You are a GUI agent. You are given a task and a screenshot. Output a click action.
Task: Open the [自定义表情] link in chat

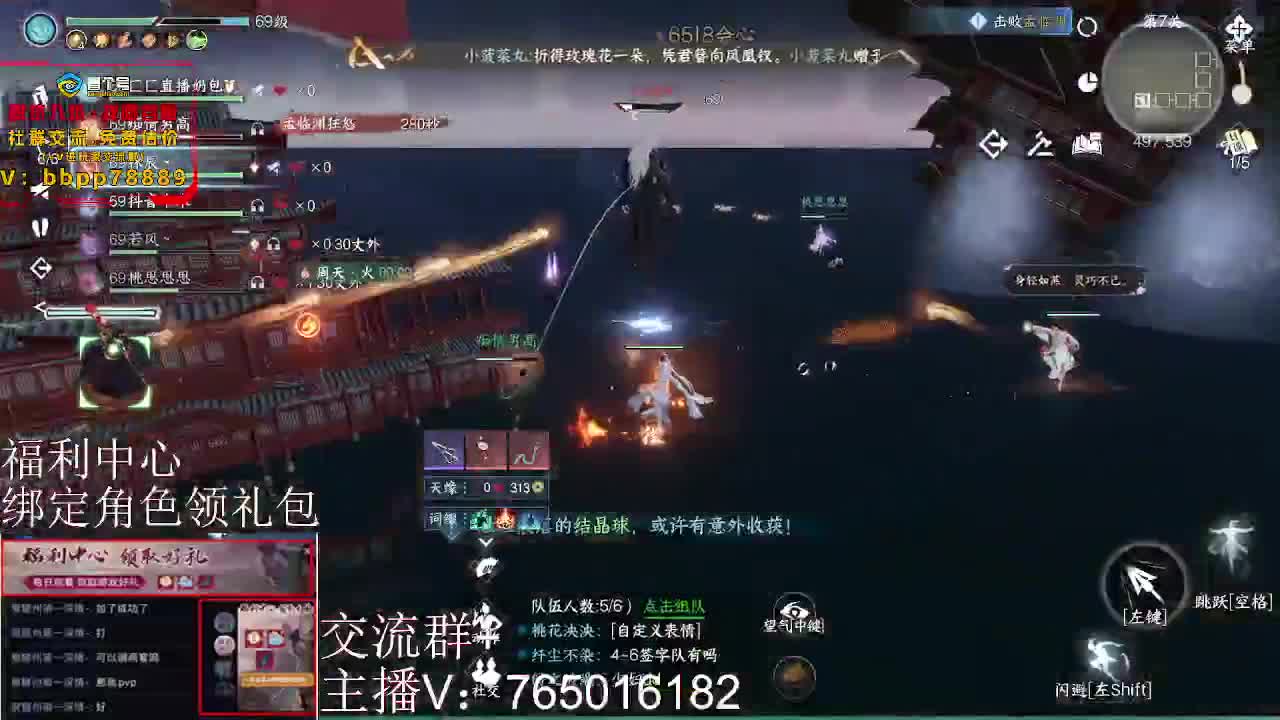tap(655, 631)
